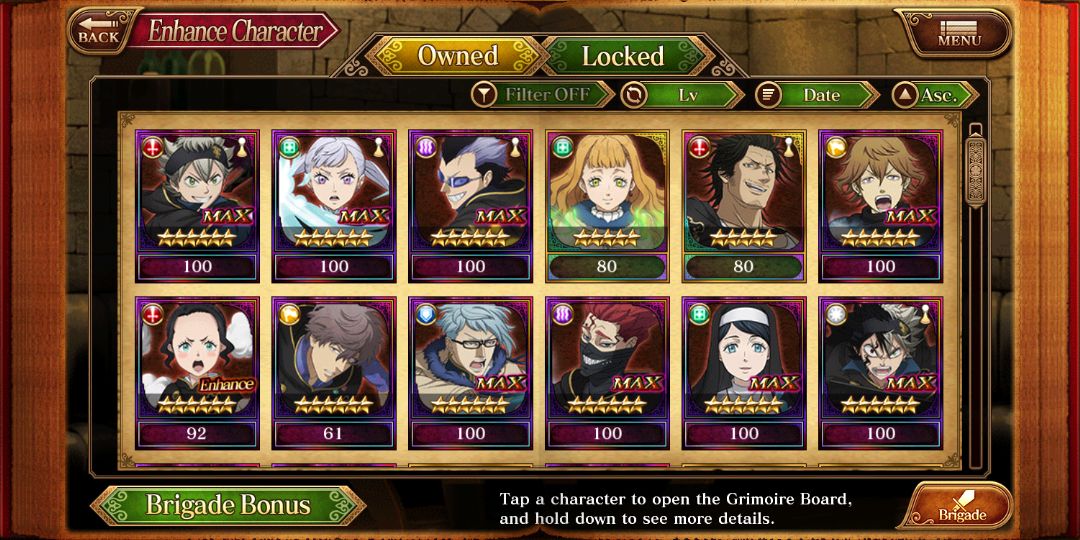Toggle the Asc. sort order
The width and height of the screenshot is (1080, 540).
pyautogui.click(x=936, y=95)
